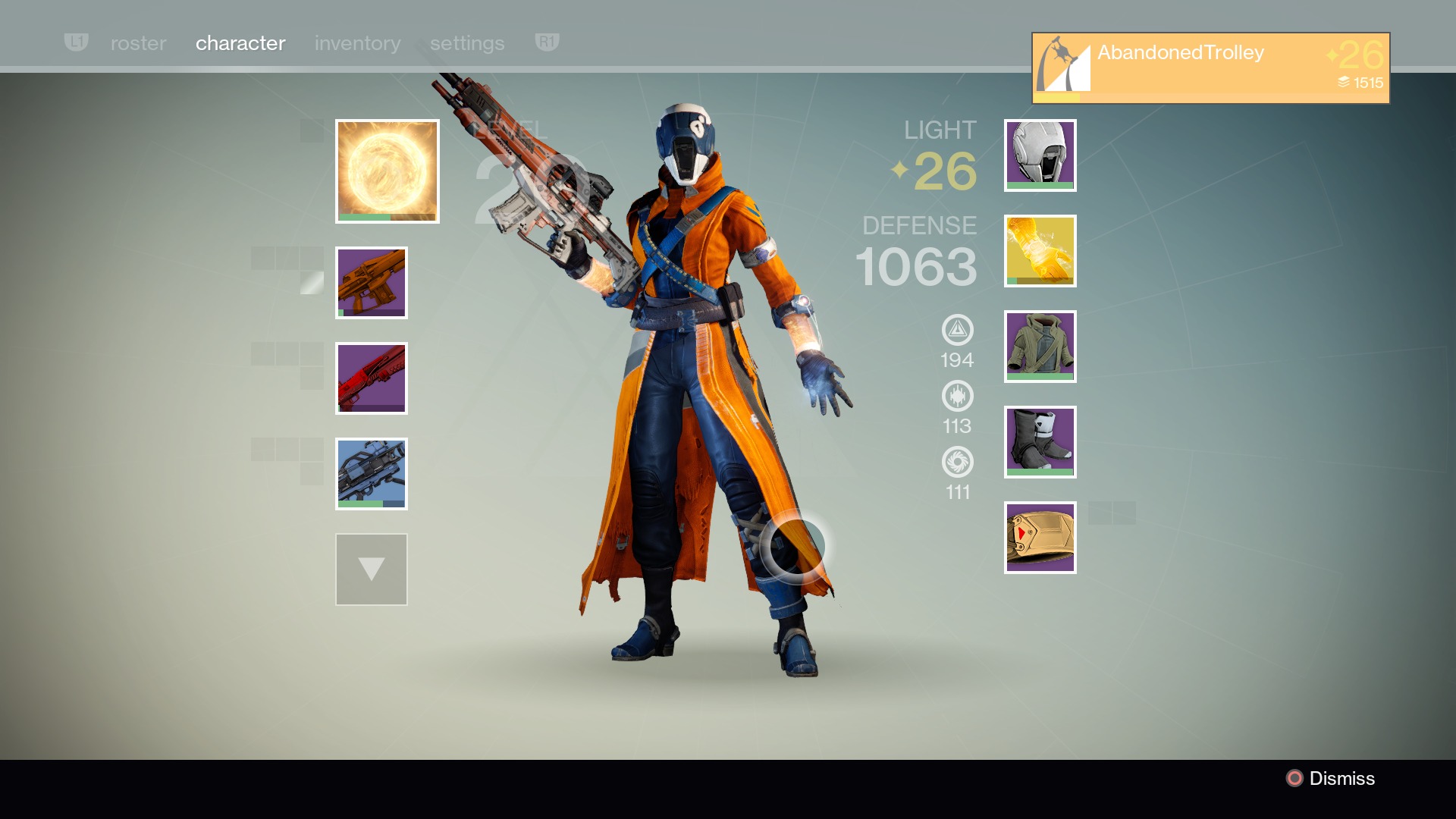Select the equipped helmet slot
1456x819 pixels.
pos(1039,155)
